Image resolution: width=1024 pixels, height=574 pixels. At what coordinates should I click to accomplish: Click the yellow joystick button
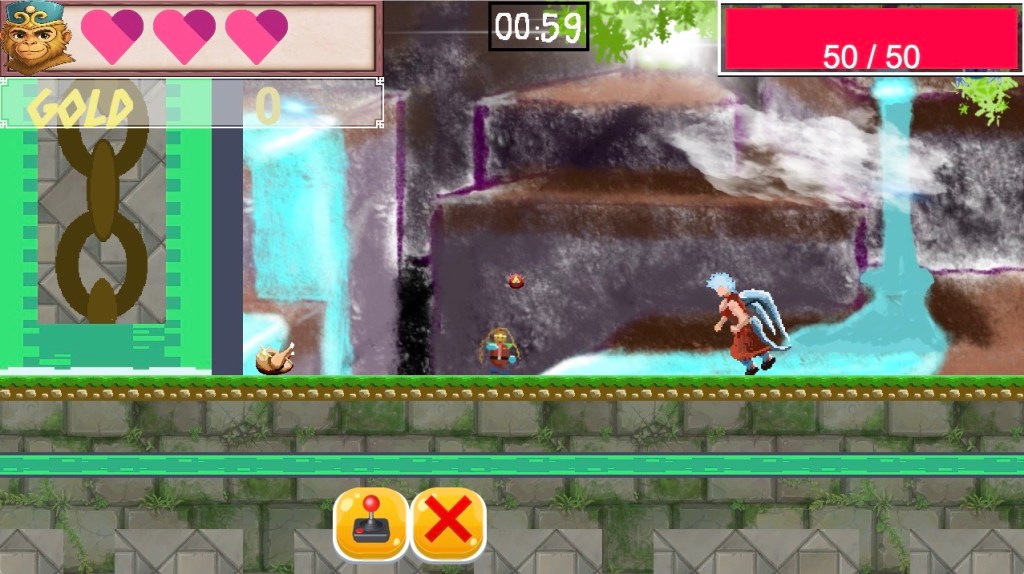click(x=371, y=523)
